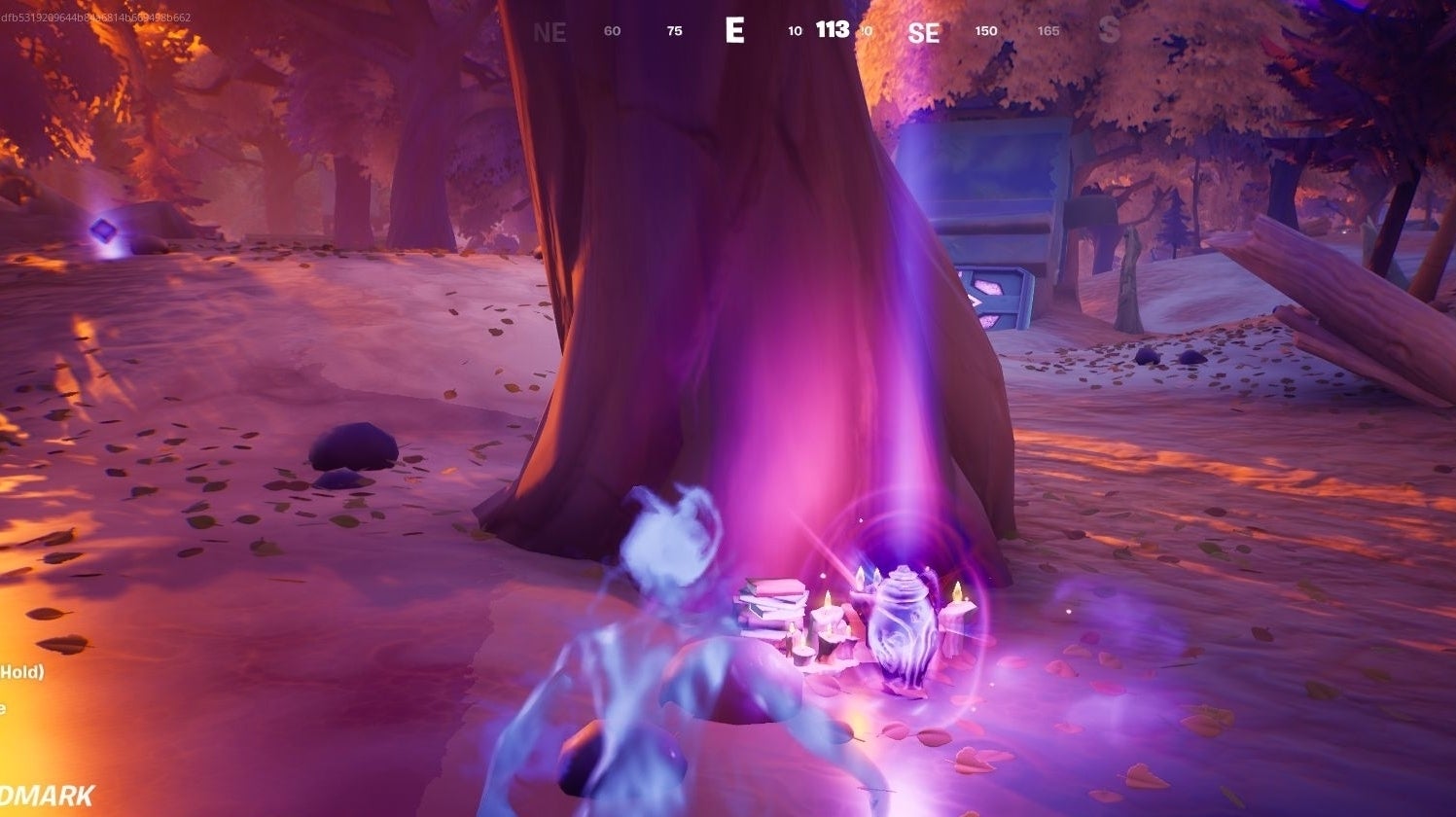Select the "SE" marker on the compass bar
This screenshot has width=1456, height=817.
[924, 32]
